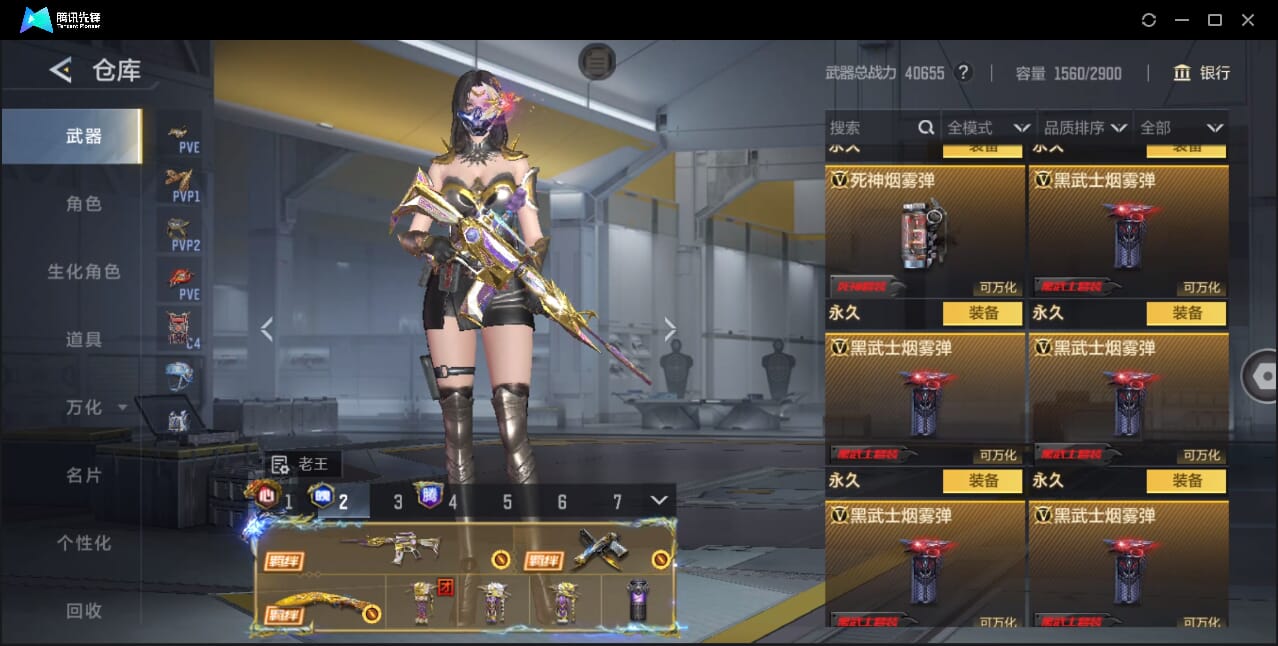The height and width of the screenshot is (646, 1278).
Task: Show help for 武器总战力
Action: (963, 73)
